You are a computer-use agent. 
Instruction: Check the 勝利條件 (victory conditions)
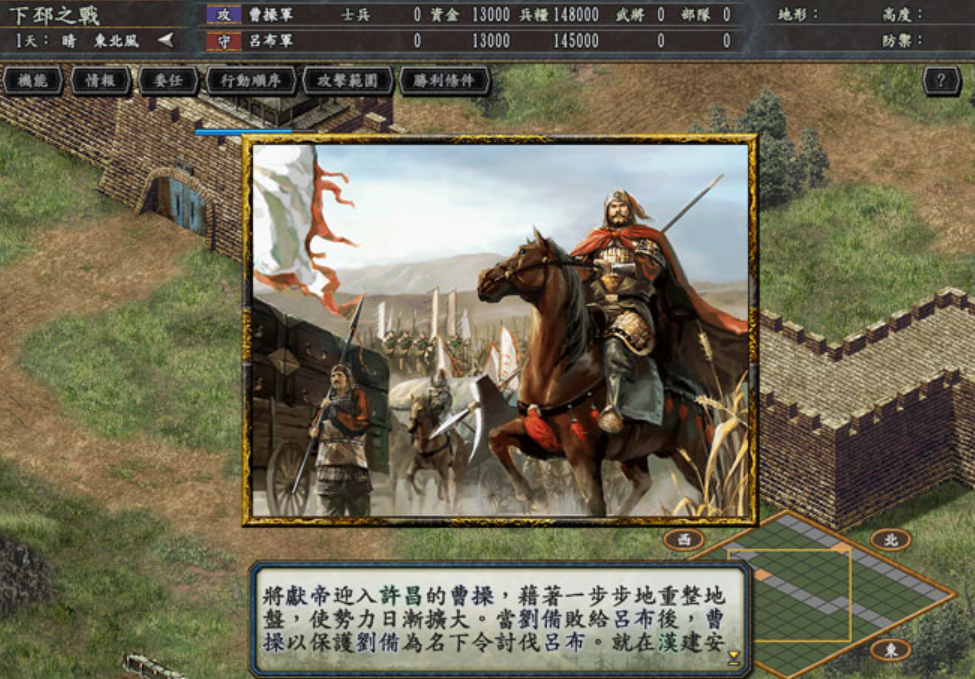click(x=444, y=81)
